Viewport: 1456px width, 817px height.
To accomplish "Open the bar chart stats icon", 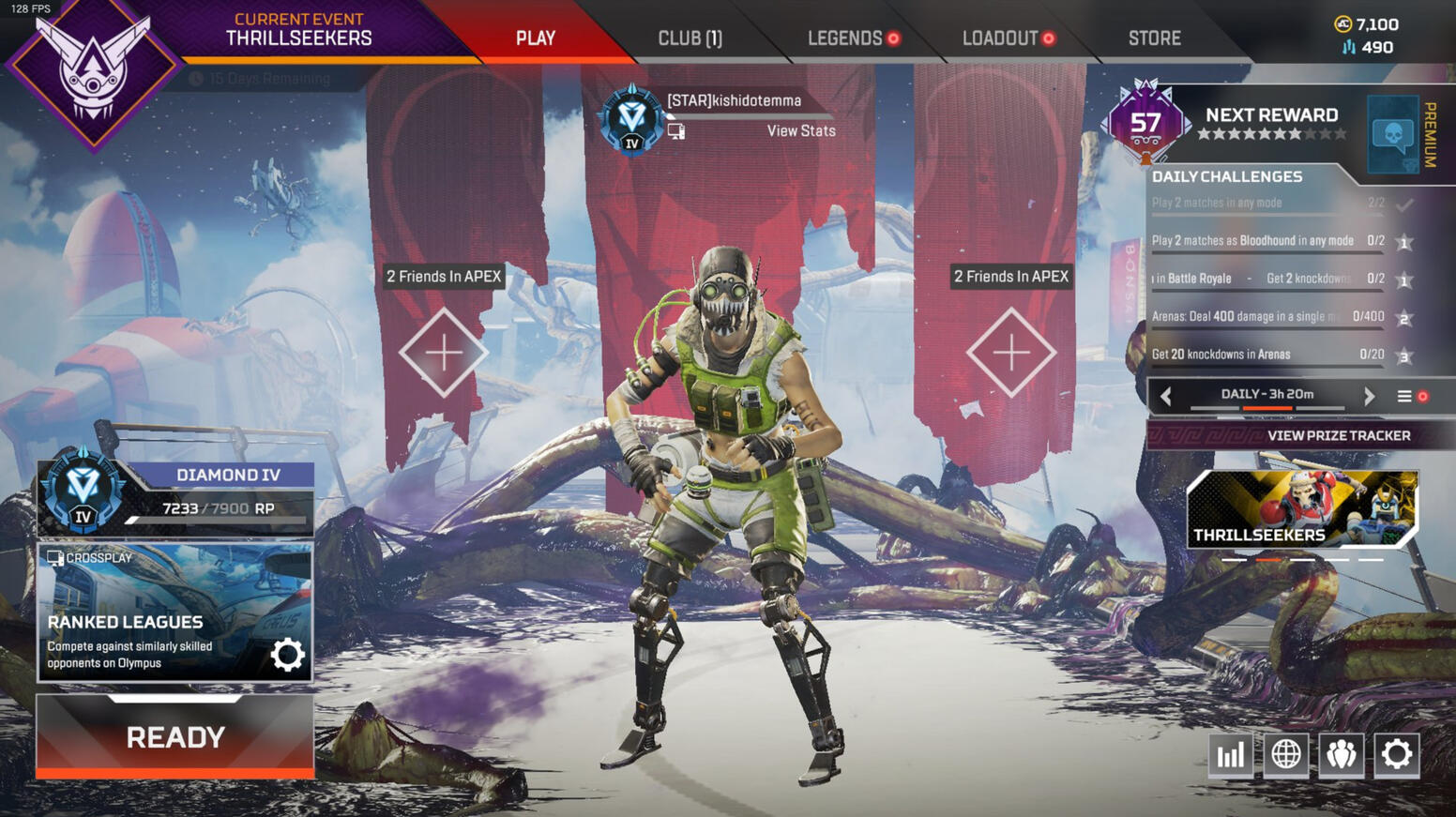I will (1230, 754).
